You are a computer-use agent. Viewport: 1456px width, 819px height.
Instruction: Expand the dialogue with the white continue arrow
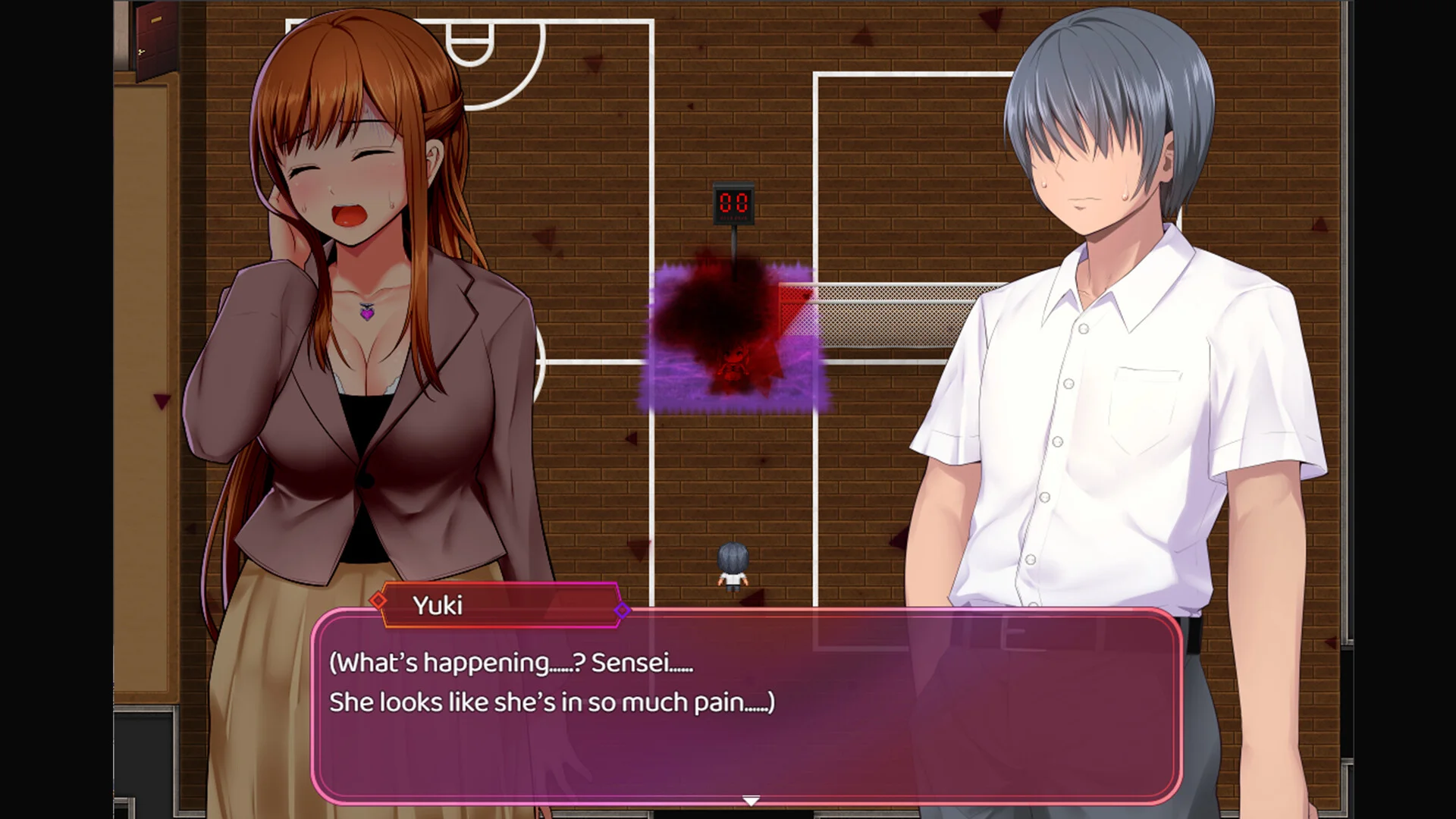click(750, 799)
